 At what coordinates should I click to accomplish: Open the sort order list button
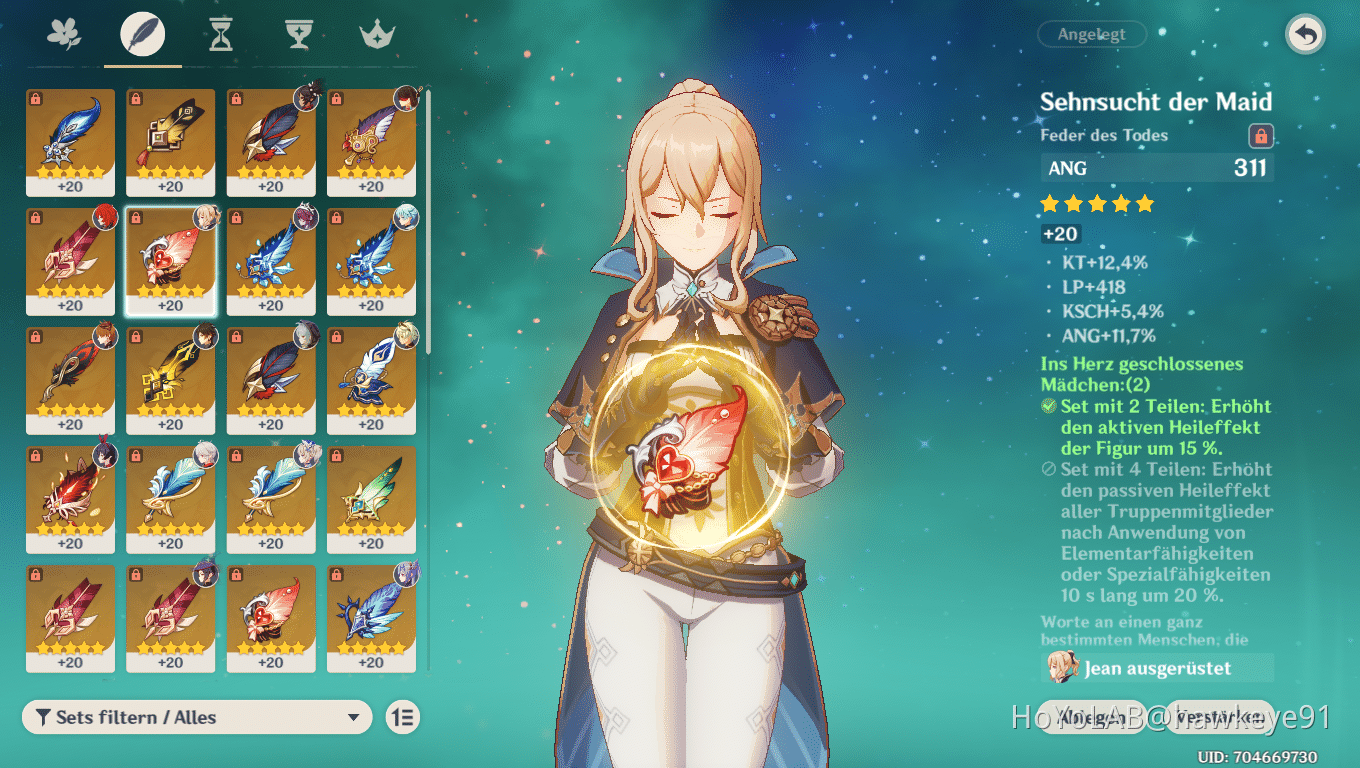(403, 717)
